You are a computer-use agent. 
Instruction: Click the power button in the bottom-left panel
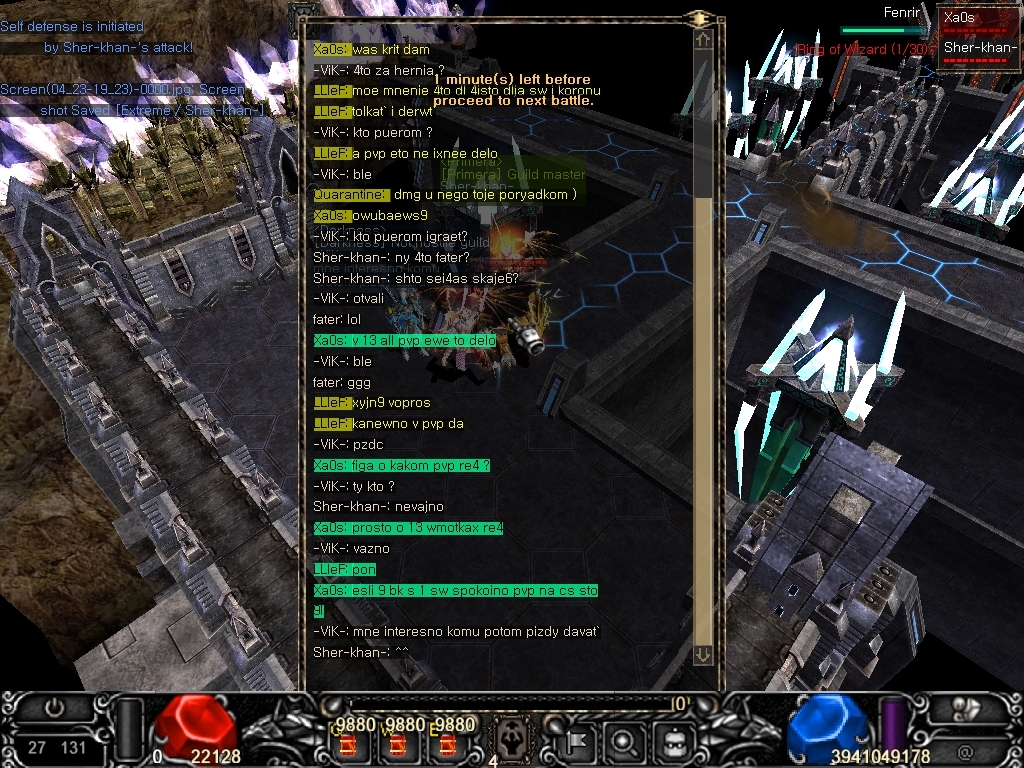54,708
